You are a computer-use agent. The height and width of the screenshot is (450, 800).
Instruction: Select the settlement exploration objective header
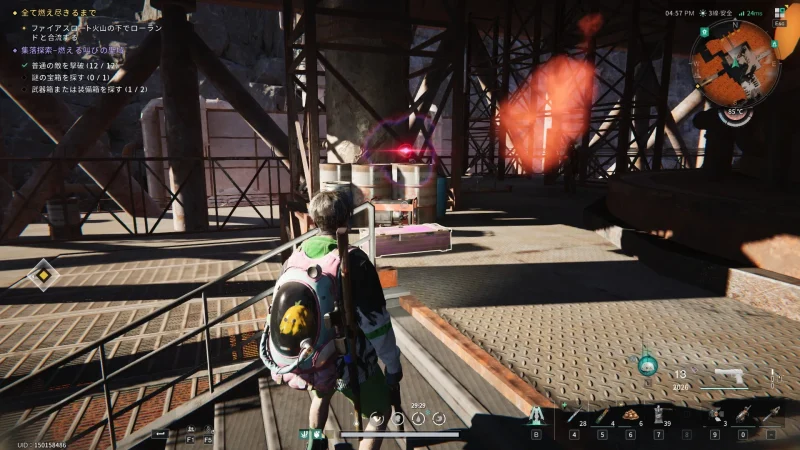(70, 49)
